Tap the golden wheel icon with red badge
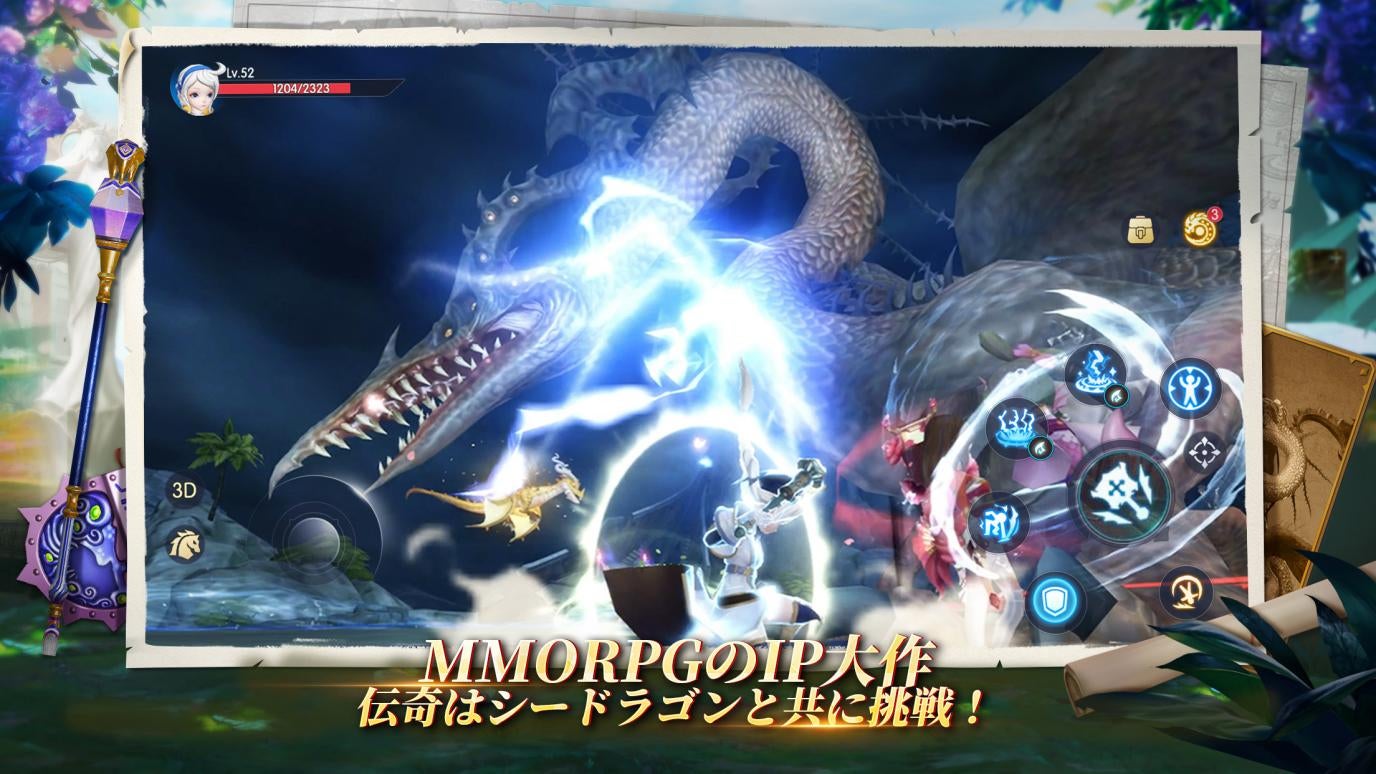1376x774 pixels. coord(1199,230)
